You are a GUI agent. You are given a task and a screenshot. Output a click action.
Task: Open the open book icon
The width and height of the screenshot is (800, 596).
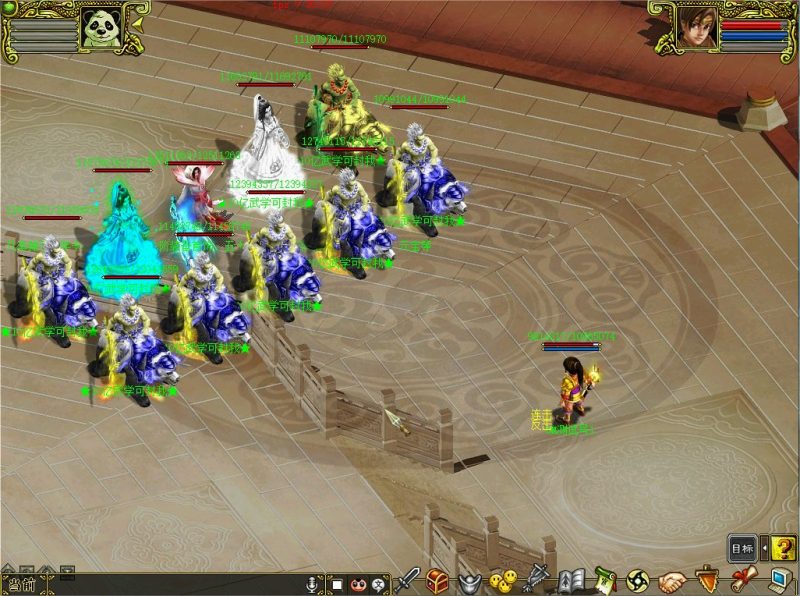coord(571,579)
